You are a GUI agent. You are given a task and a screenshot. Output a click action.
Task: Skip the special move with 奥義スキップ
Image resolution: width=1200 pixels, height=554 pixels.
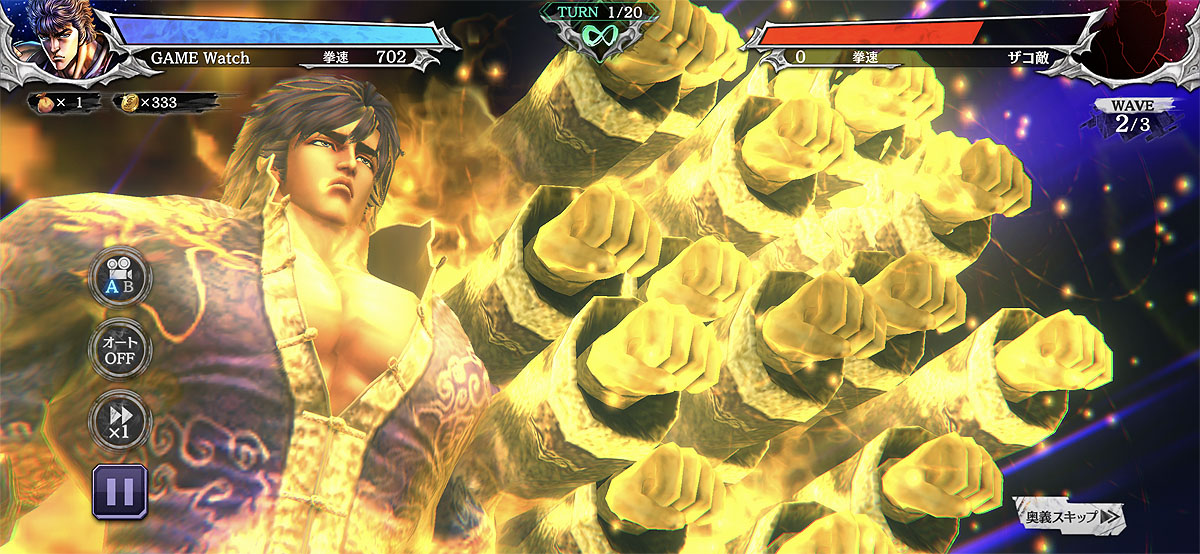[x=1069, y=517]
